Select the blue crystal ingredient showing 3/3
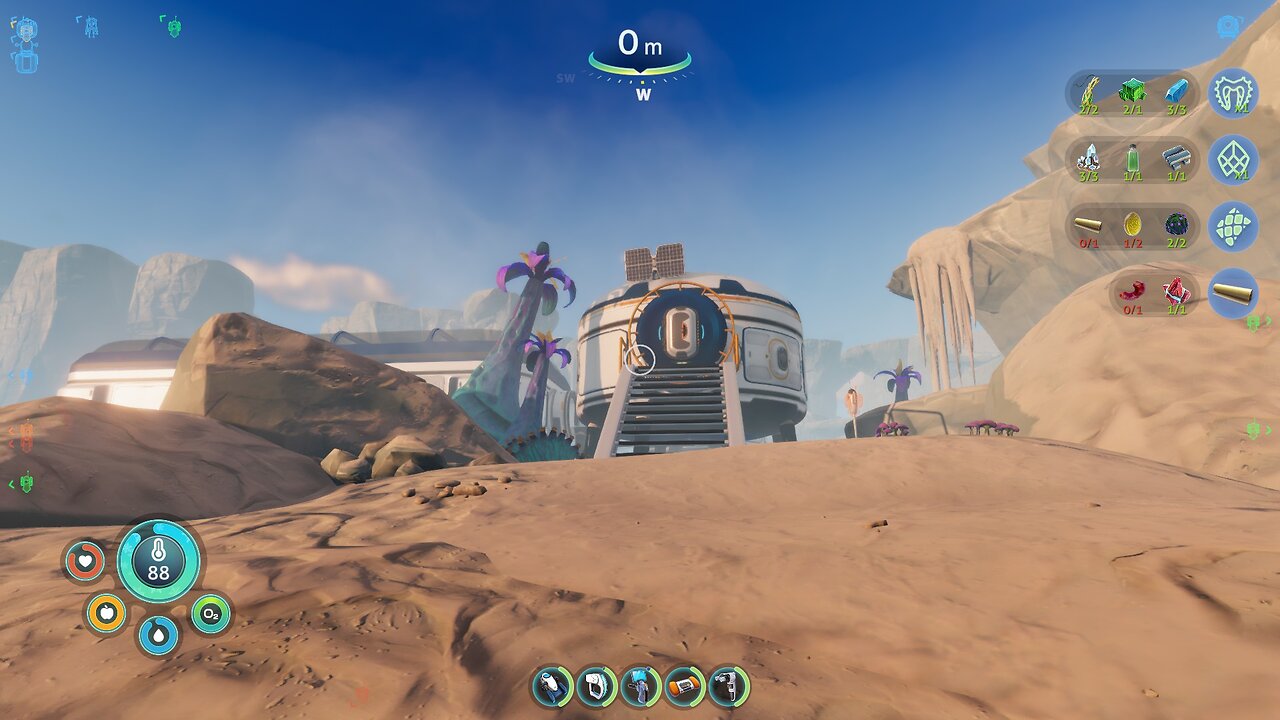Screen dimensions: 1280x720 1177,93
